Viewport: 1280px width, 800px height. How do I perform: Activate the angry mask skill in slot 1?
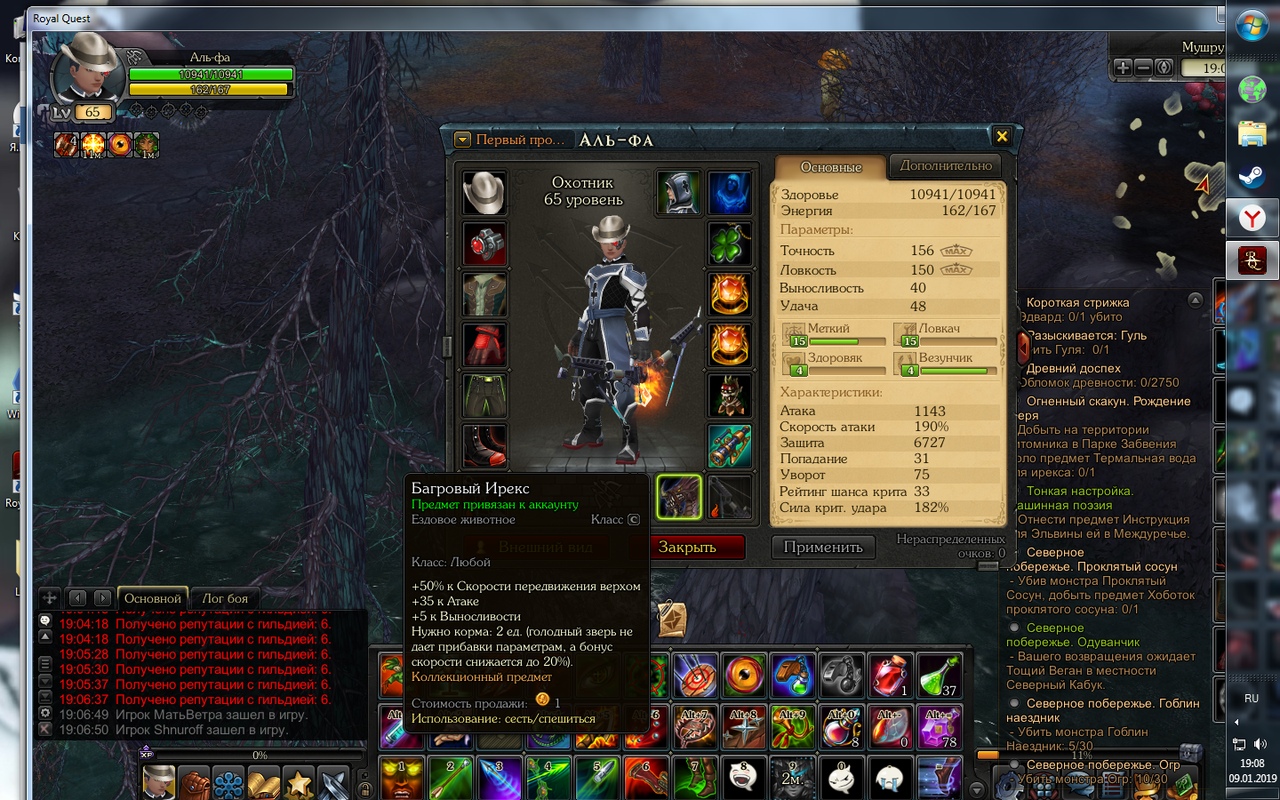pos(401,777)
